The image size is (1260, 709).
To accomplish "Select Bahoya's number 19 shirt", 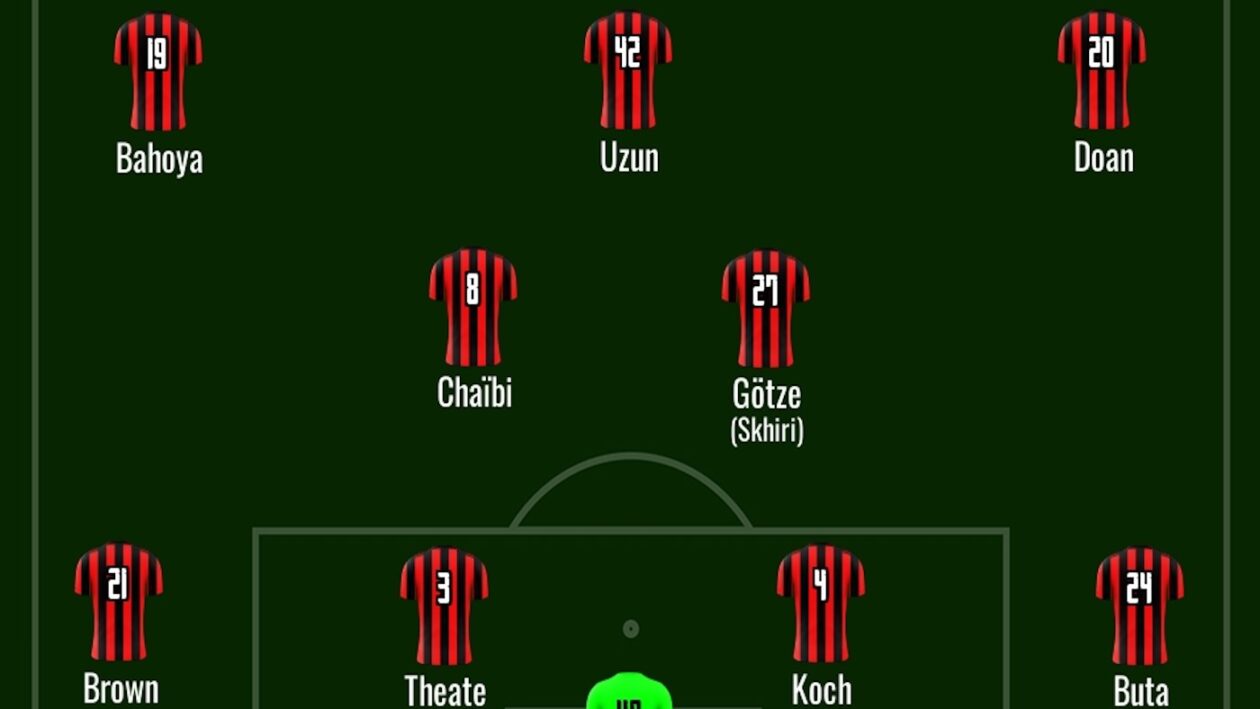I will [x=158, y=71].
